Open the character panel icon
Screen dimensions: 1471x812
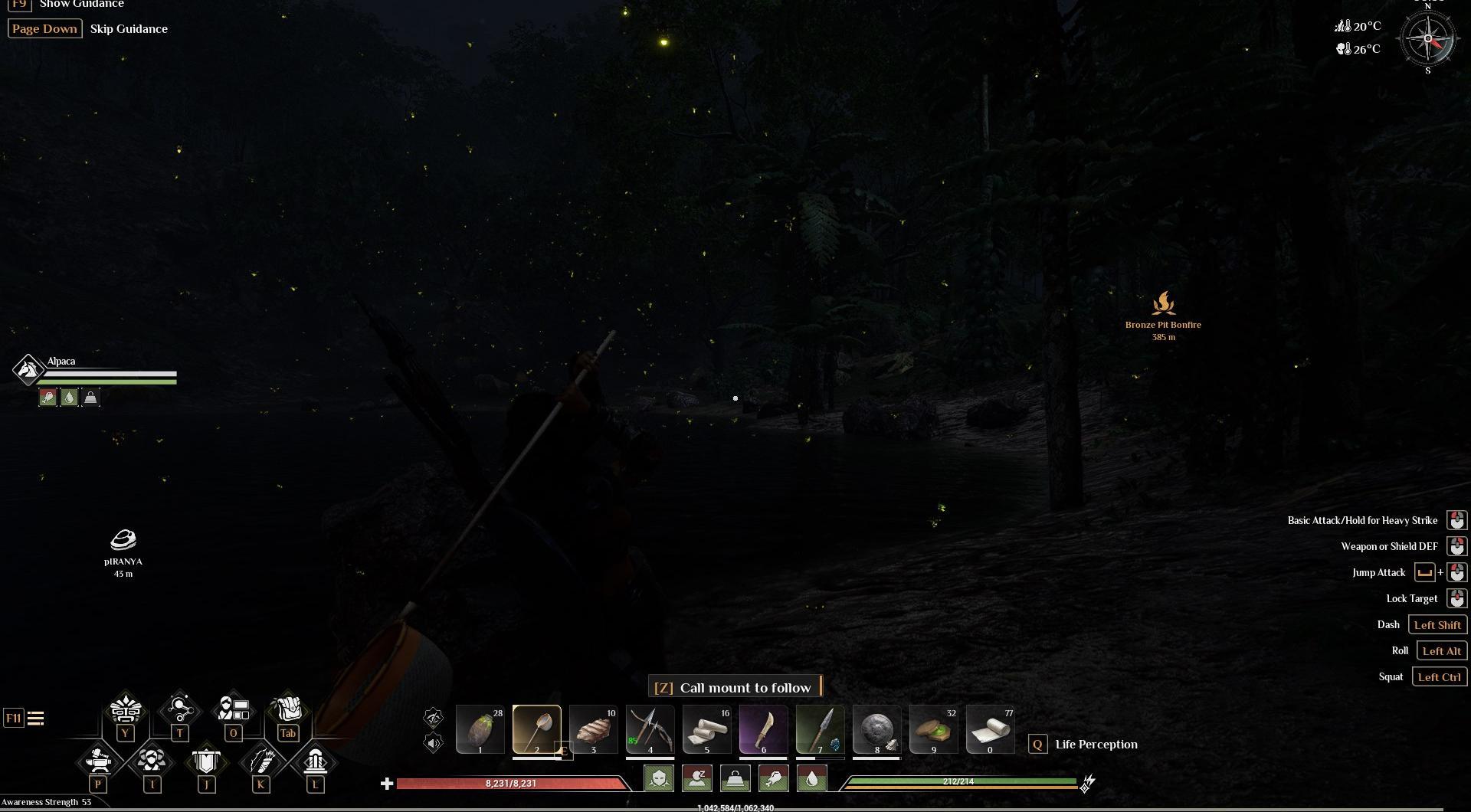pyautogui.click(x=233, y=709)
